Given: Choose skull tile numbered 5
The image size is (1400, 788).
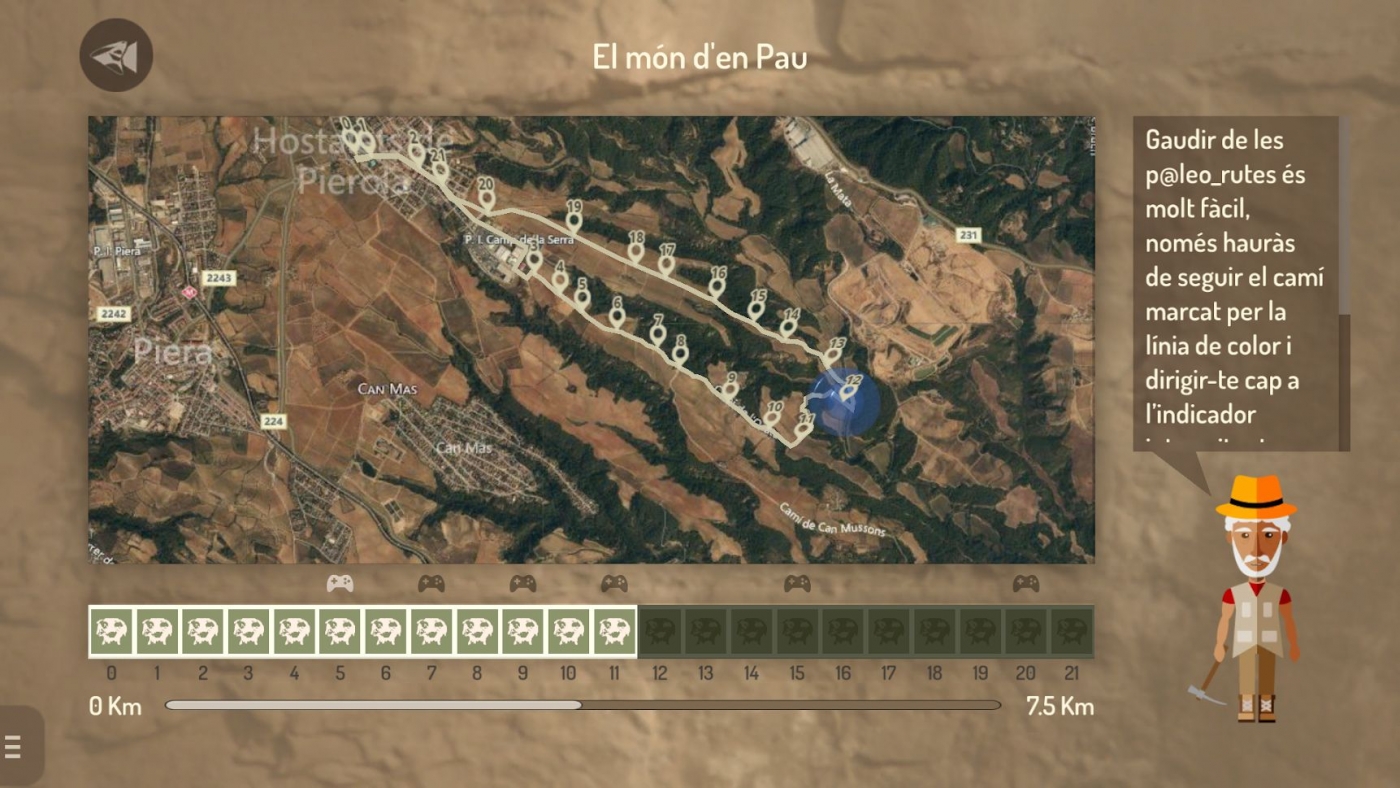Looking at the screenshot, I should point(340,631).
